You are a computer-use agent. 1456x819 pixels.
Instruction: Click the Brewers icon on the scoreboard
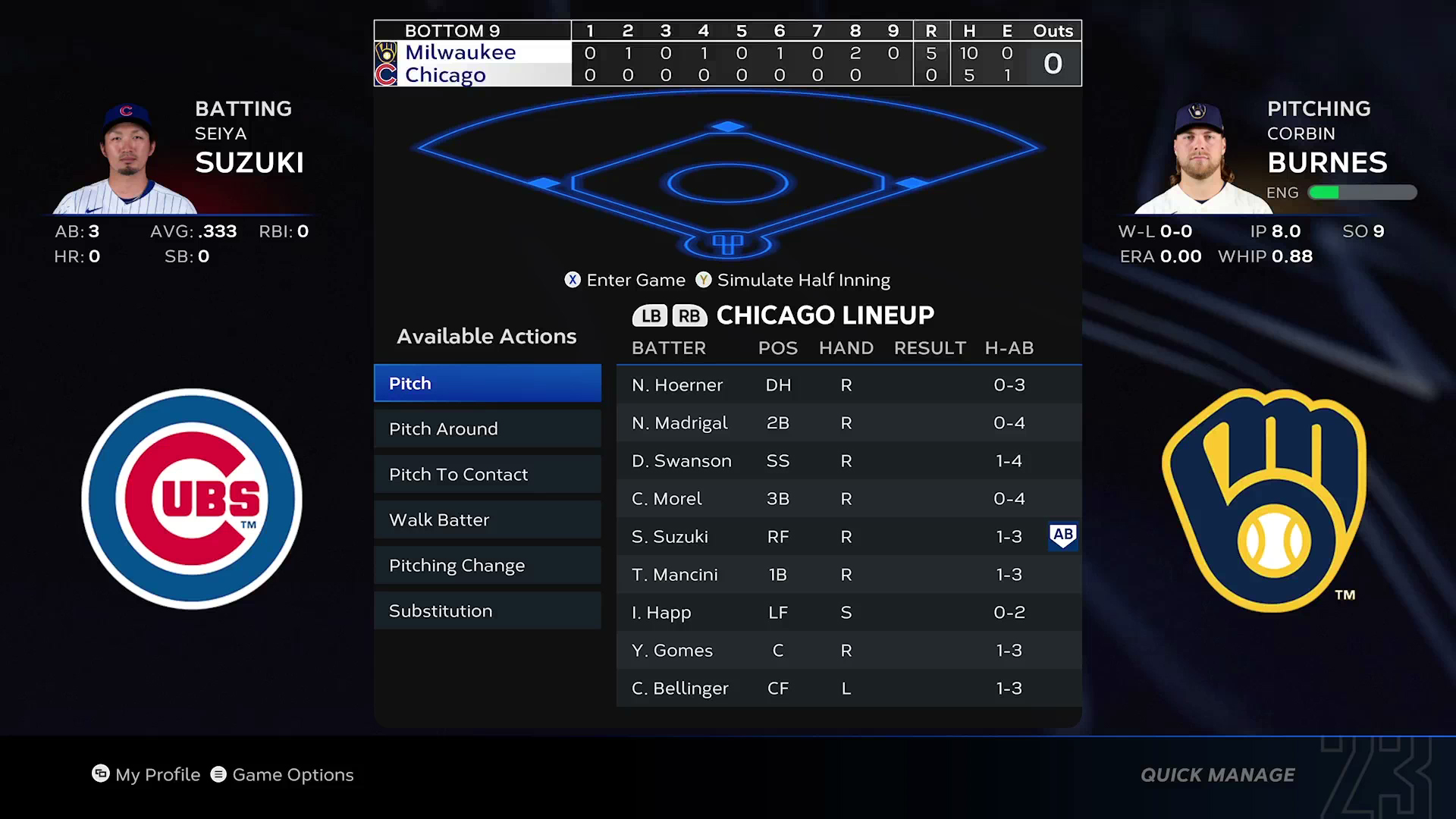[x=387, y=52]
